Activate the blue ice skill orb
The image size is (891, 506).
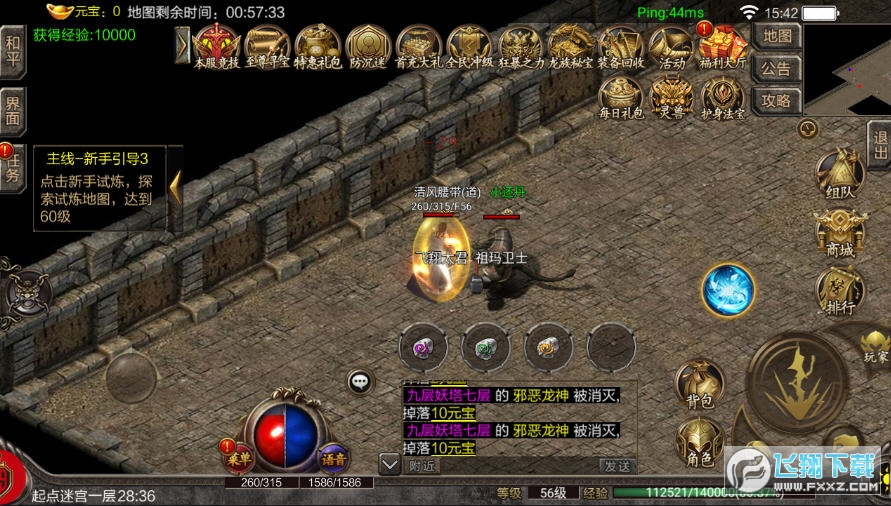(x=728, y=290)
